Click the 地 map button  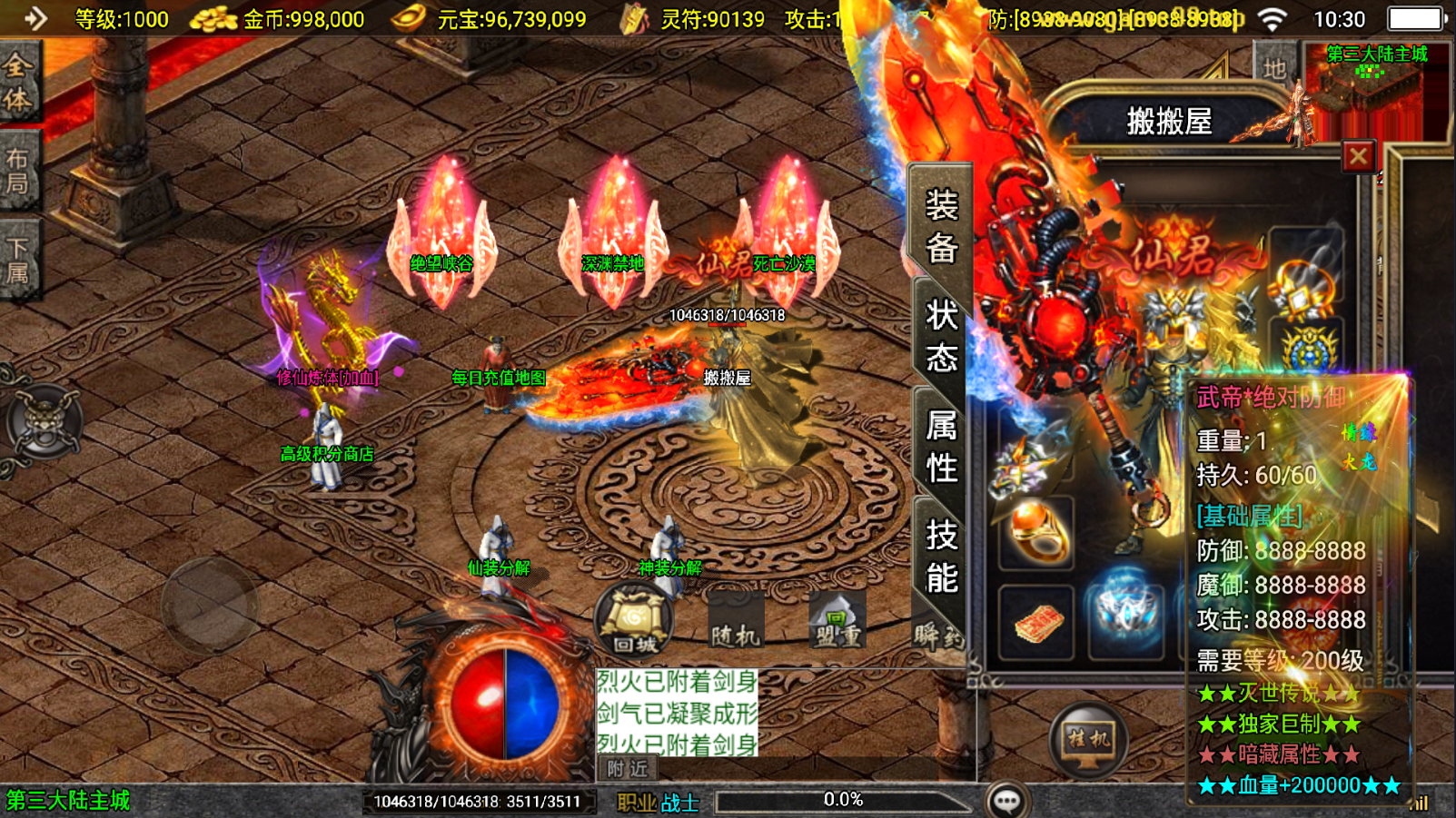click(x=1274, y=68)
